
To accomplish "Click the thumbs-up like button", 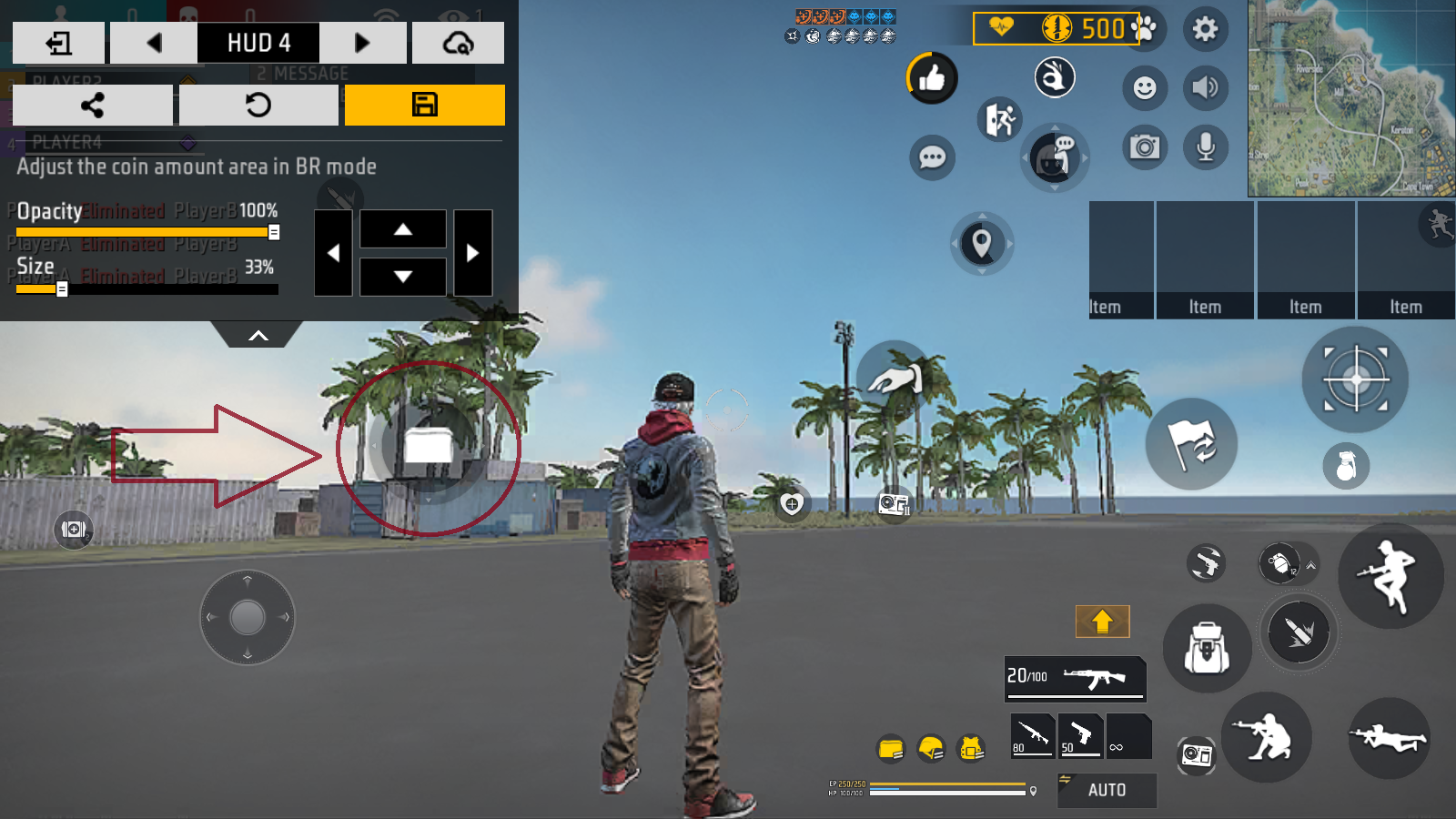I will [x=931, y=79].
